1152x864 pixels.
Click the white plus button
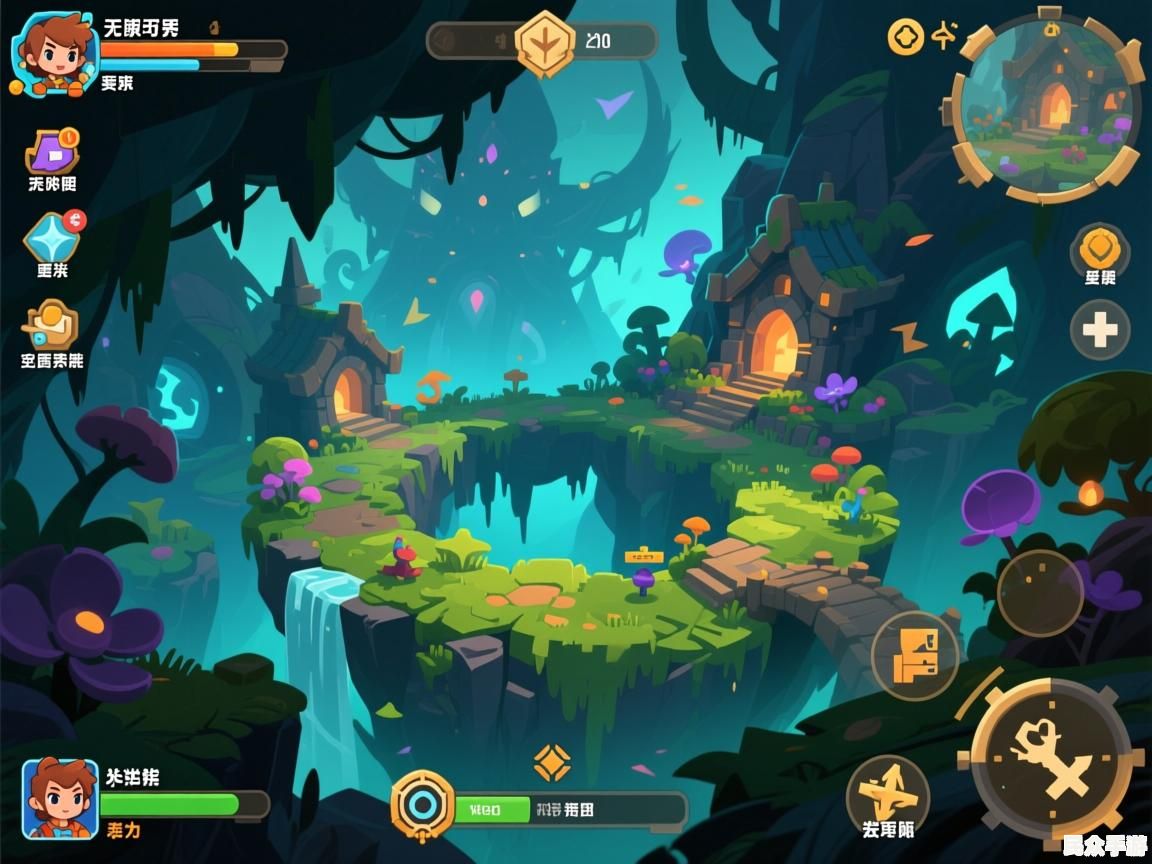click(1100, 329)
